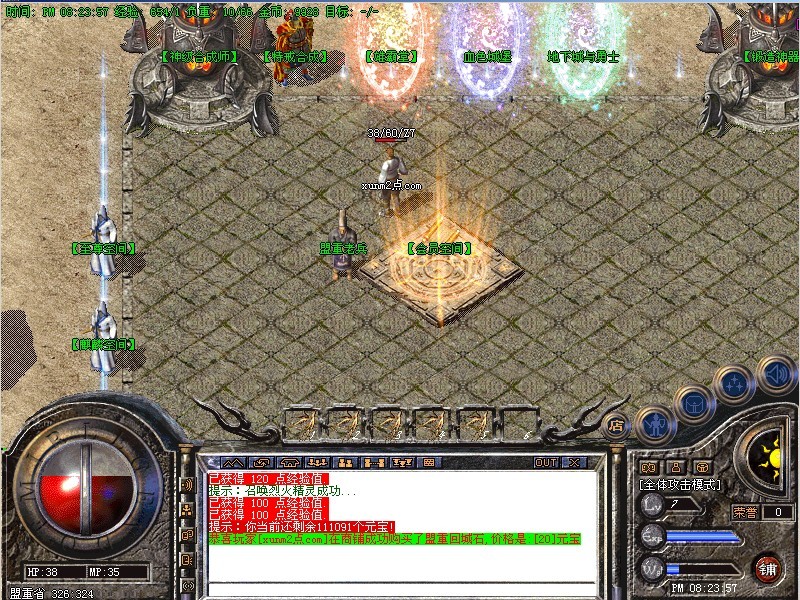Click the left orange icon above attack mode
Viewport: 800px width, 600px height.
point(648,467)
